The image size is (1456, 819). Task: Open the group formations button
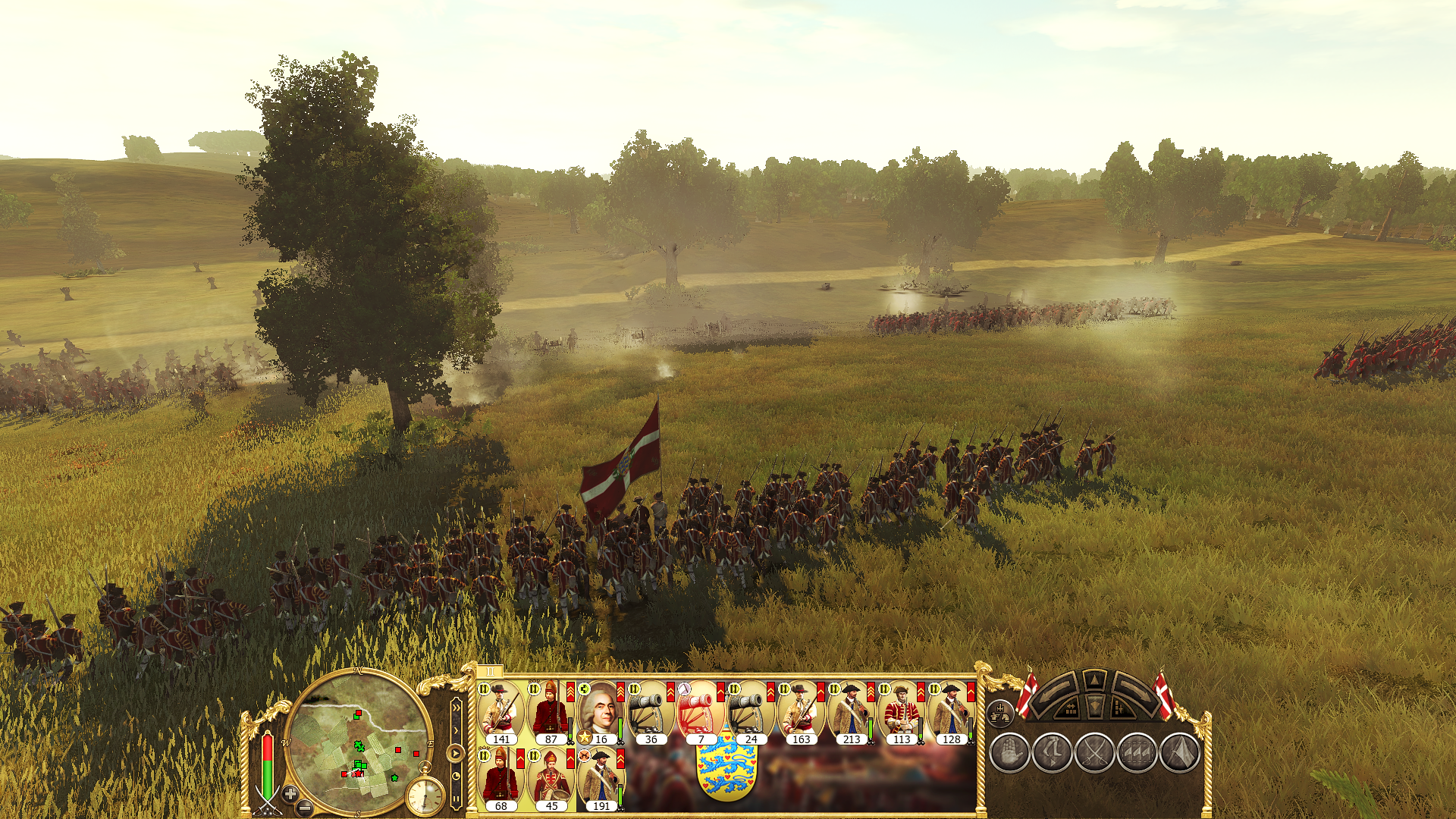click(1000, 713)
